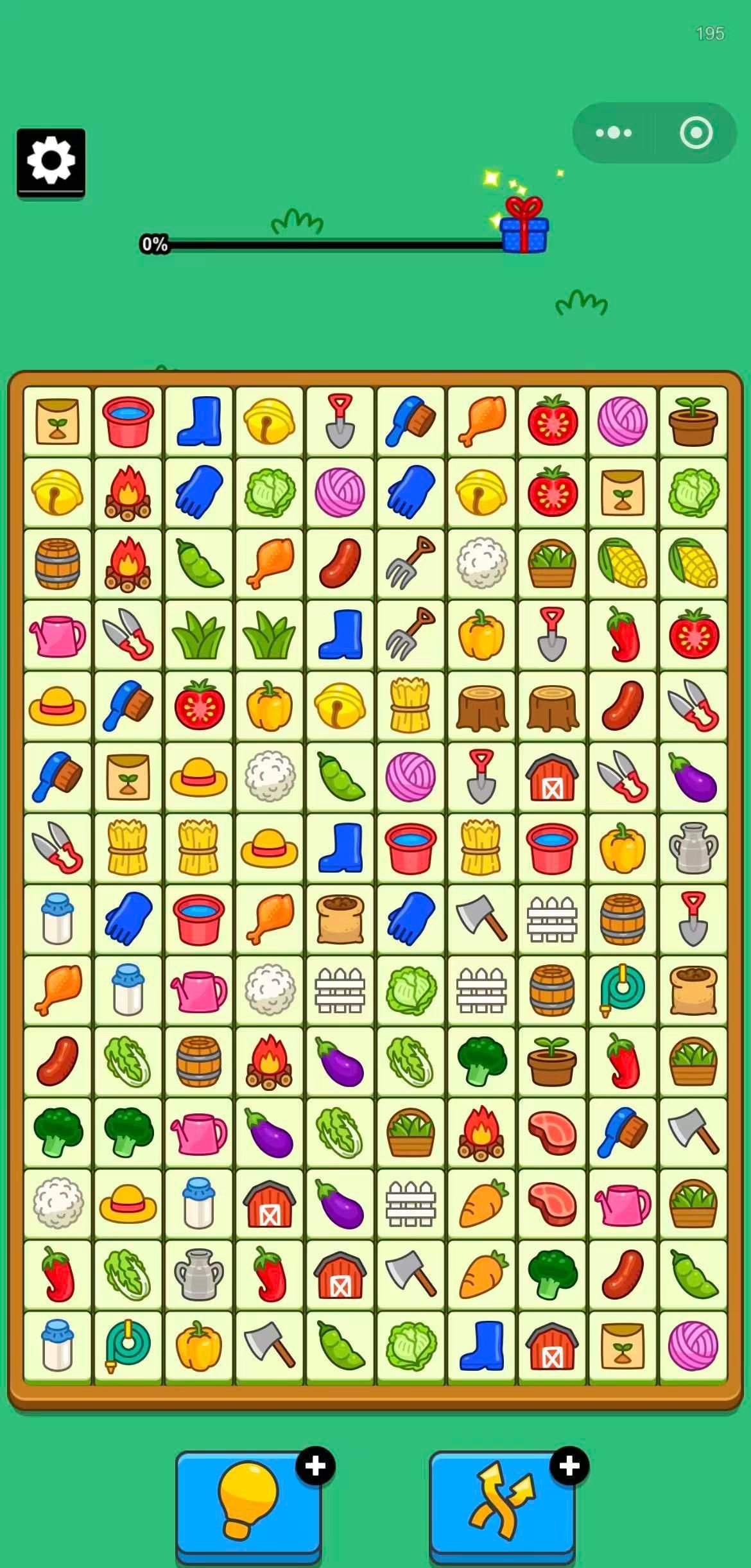
Task: Tap the steak tile beside the campfire
Action: [x=552, y=1132]
